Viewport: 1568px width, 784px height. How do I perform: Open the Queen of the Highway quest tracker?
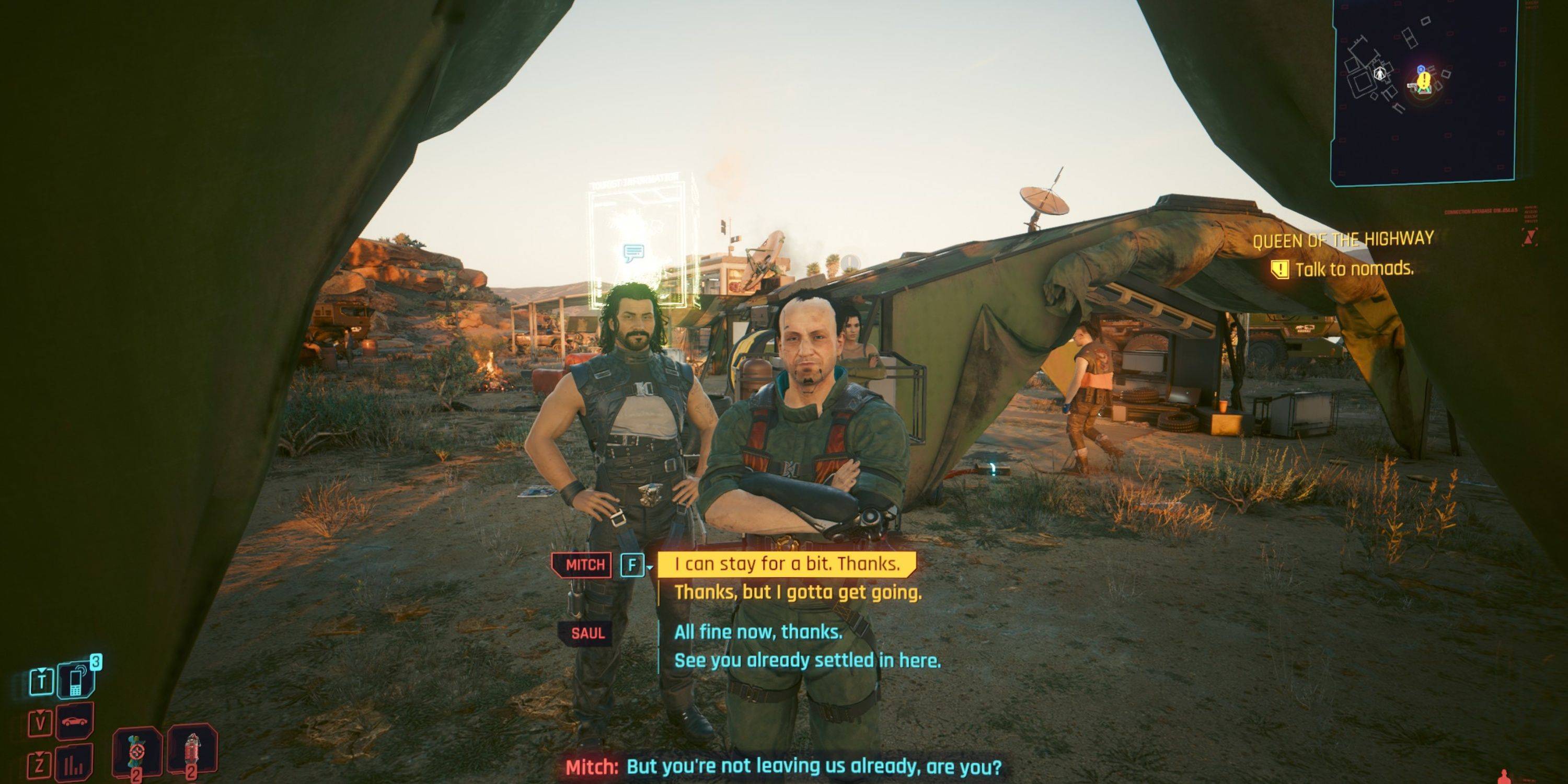click(x=1342, y=239)
